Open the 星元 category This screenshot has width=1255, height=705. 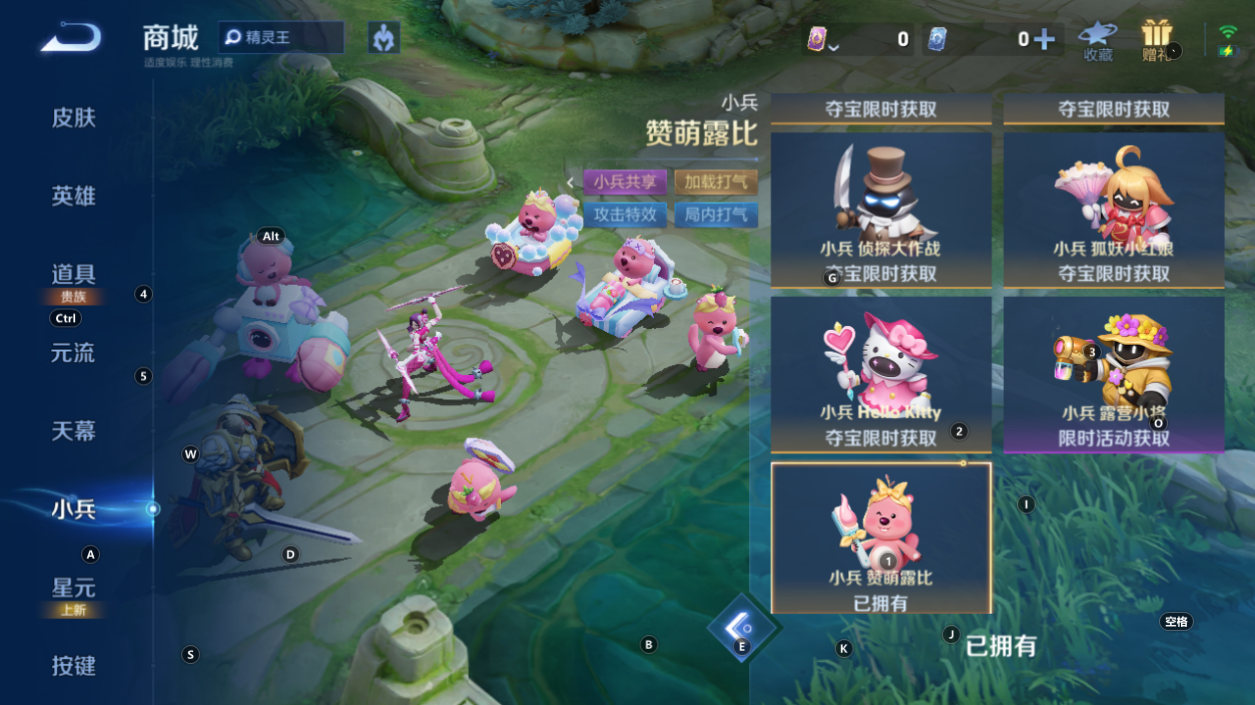coord(74,588)
